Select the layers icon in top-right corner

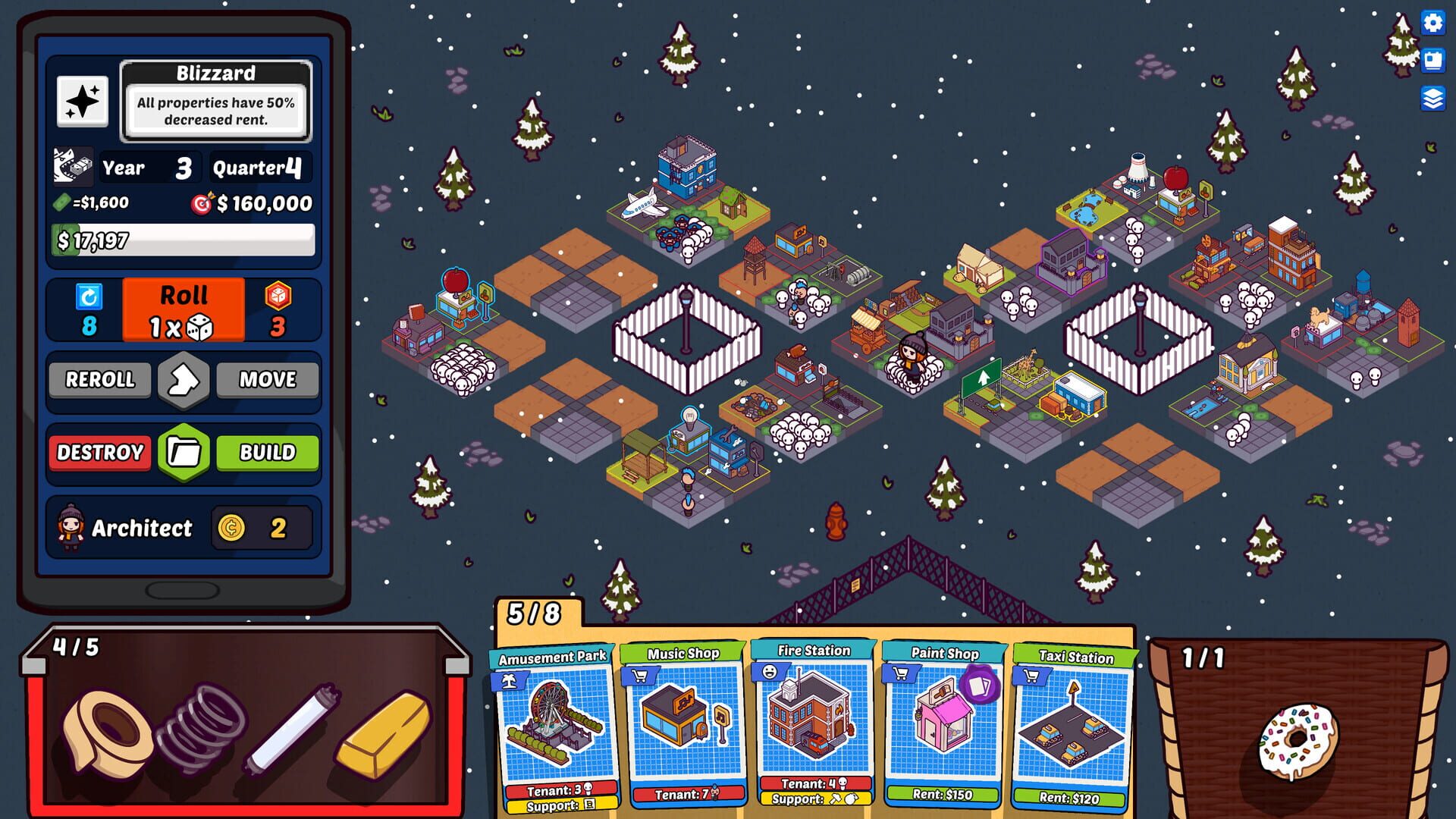[x=1432, y=97]
